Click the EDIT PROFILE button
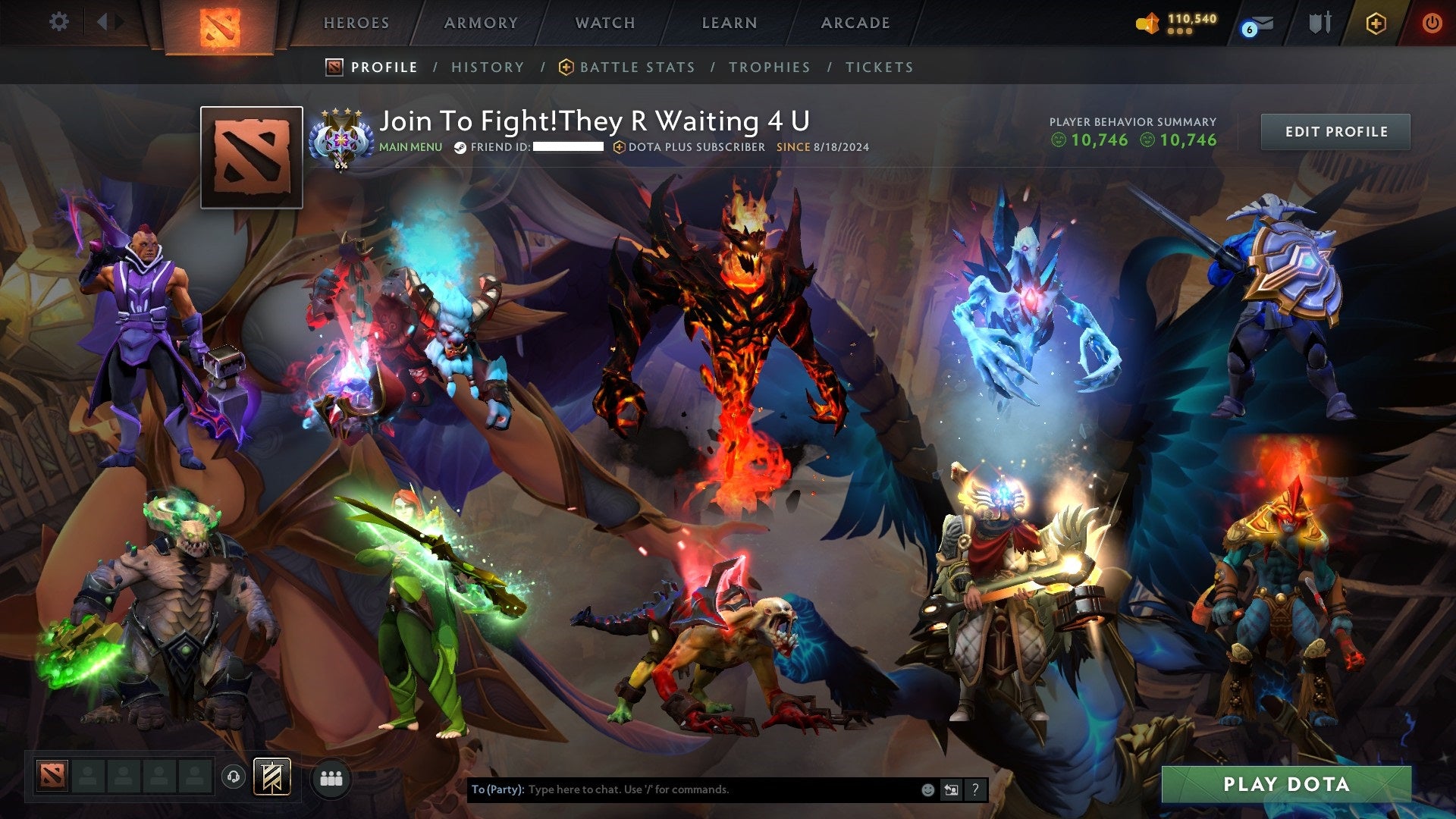Screen dimensions: 1456x819 coord(1335,131)
